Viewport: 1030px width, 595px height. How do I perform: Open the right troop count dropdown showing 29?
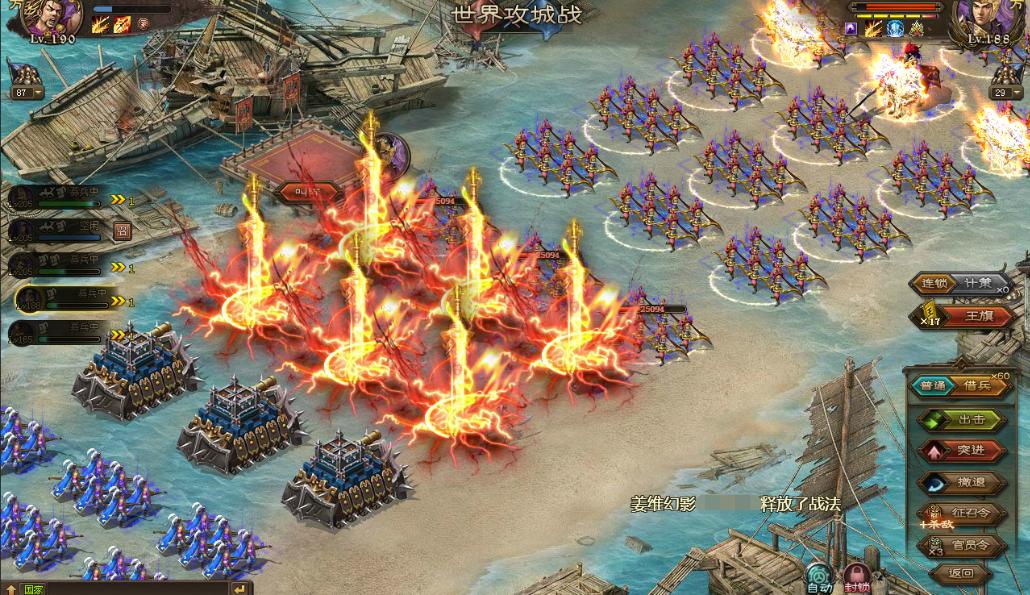coord(1006,93)
